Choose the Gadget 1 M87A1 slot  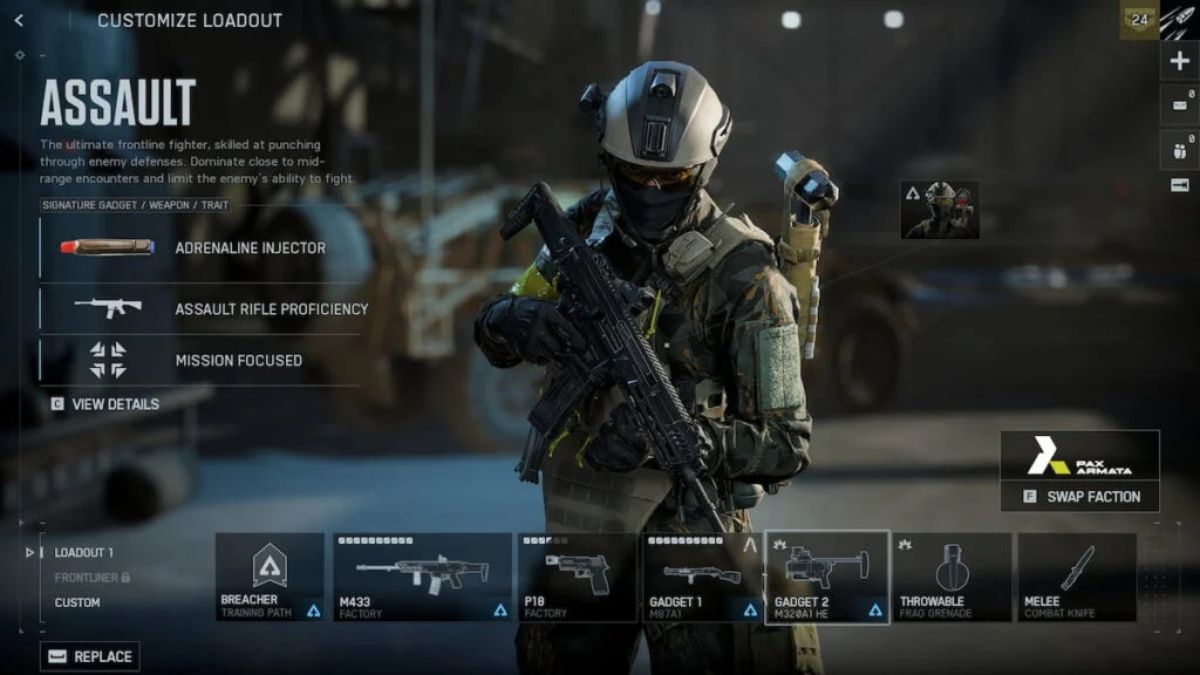pyautogui.click(x=700, y=577)
